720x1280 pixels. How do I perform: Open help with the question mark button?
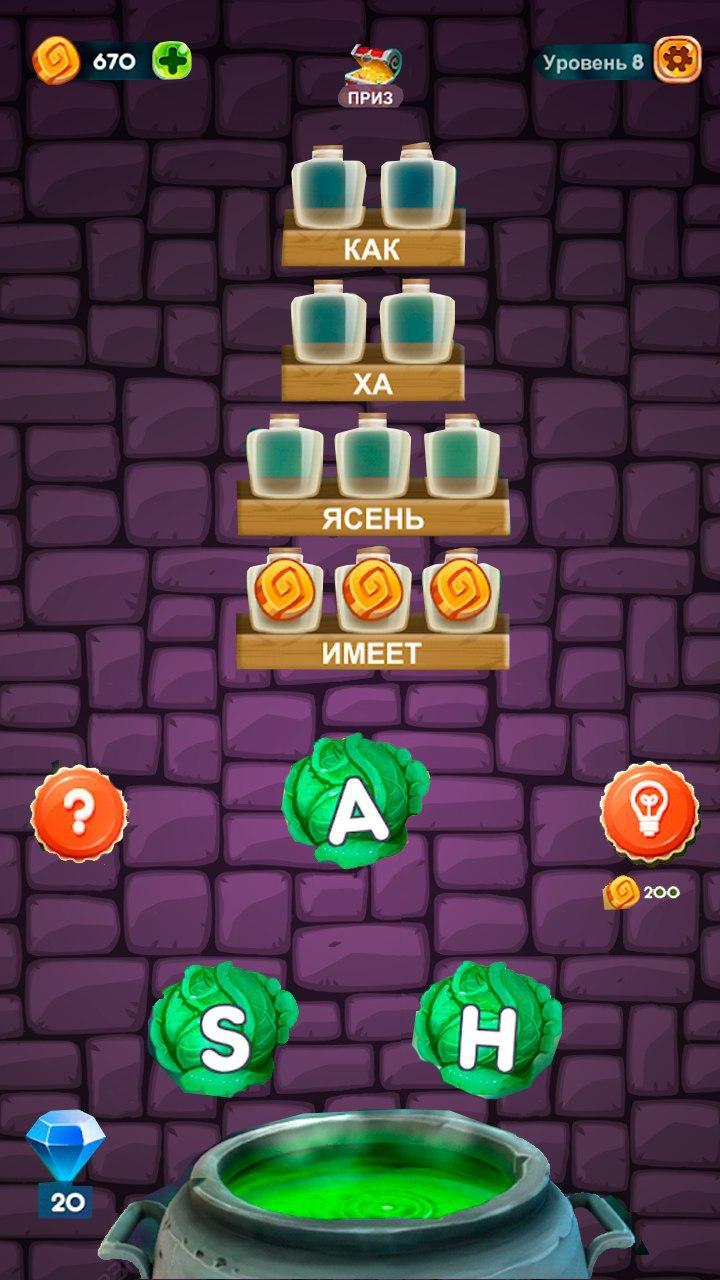tap(79, 813)
